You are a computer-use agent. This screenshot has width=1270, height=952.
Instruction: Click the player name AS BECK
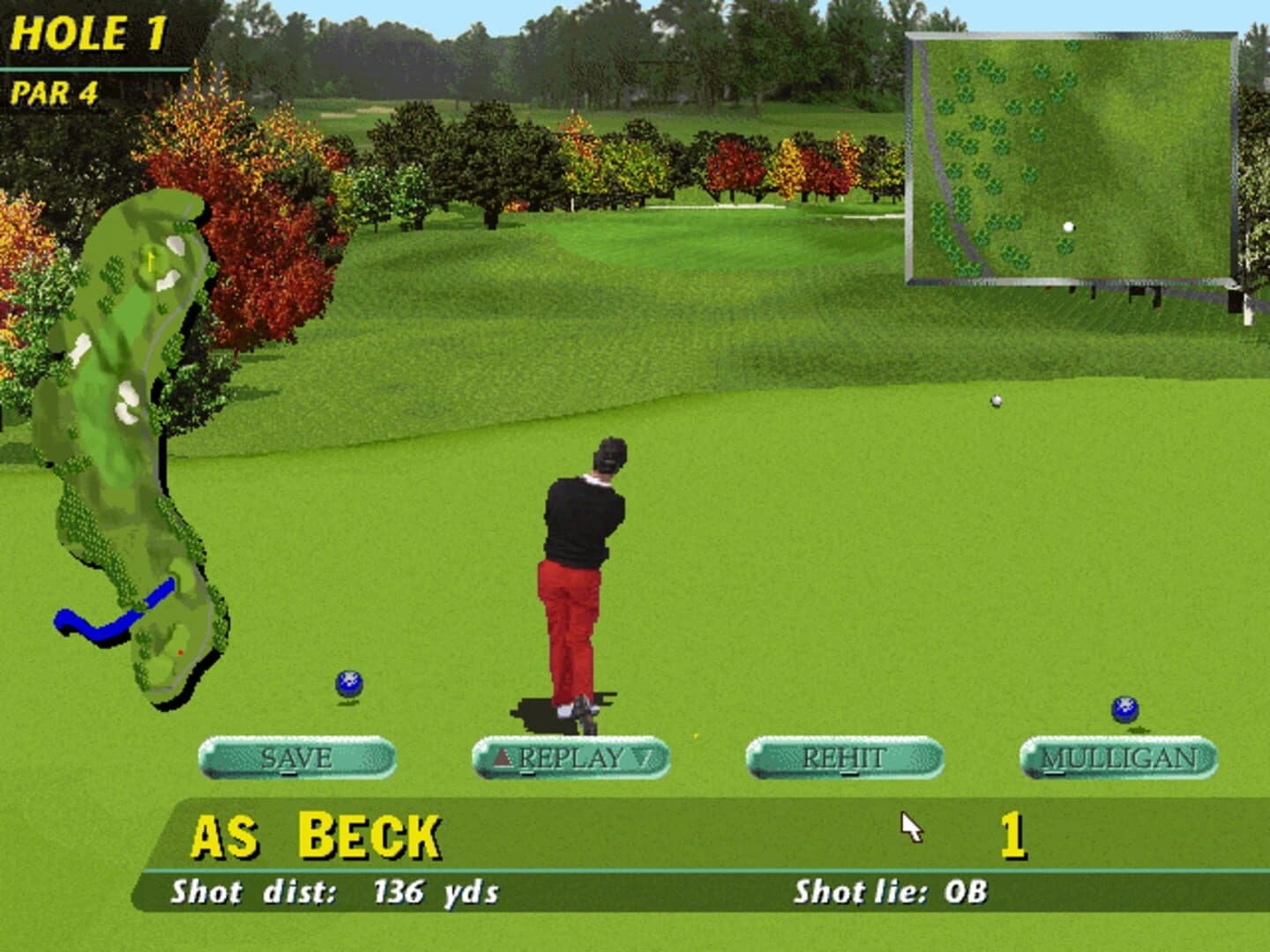[317, 831]
